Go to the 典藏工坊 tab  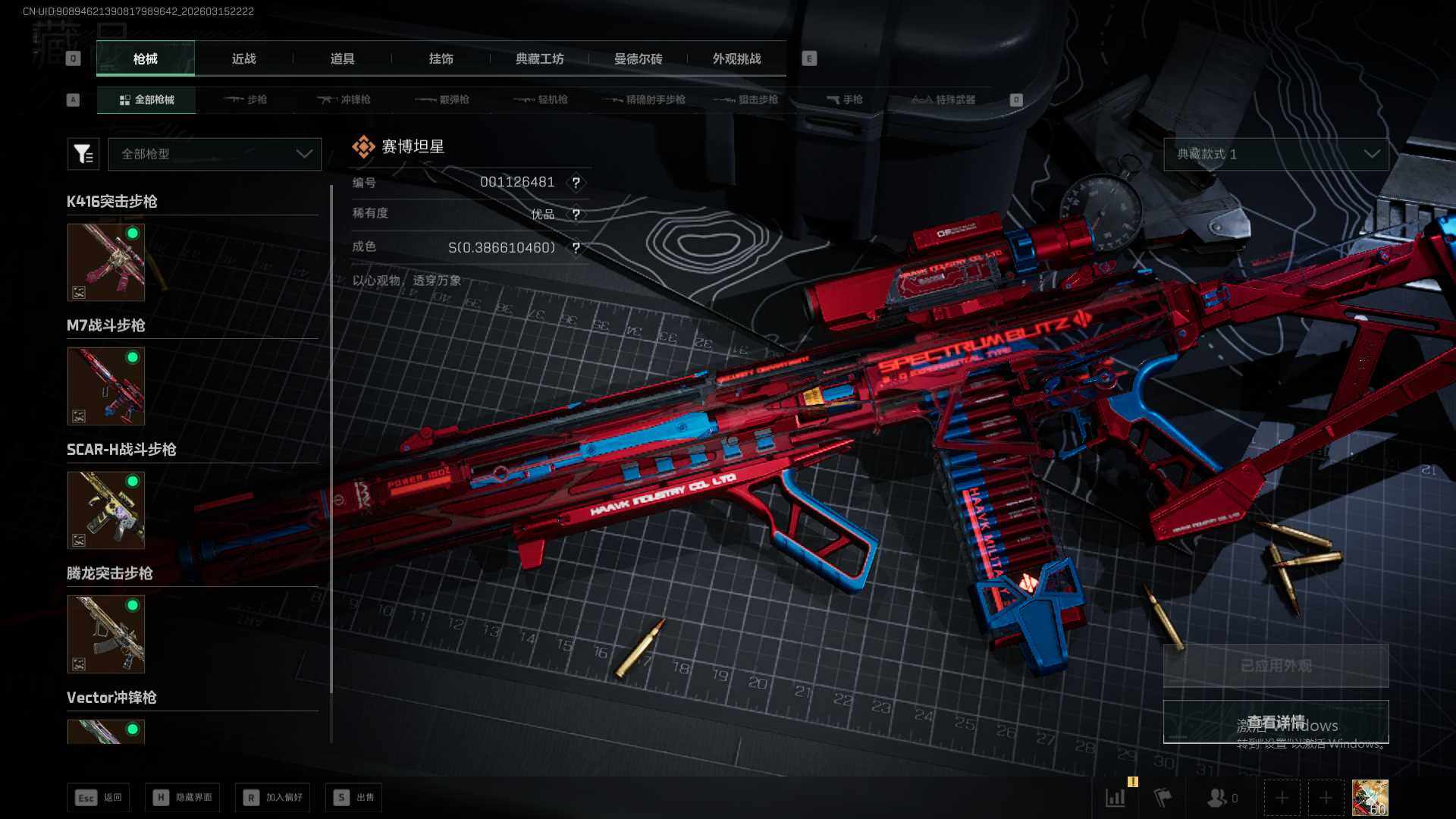[x=539, y=58]
